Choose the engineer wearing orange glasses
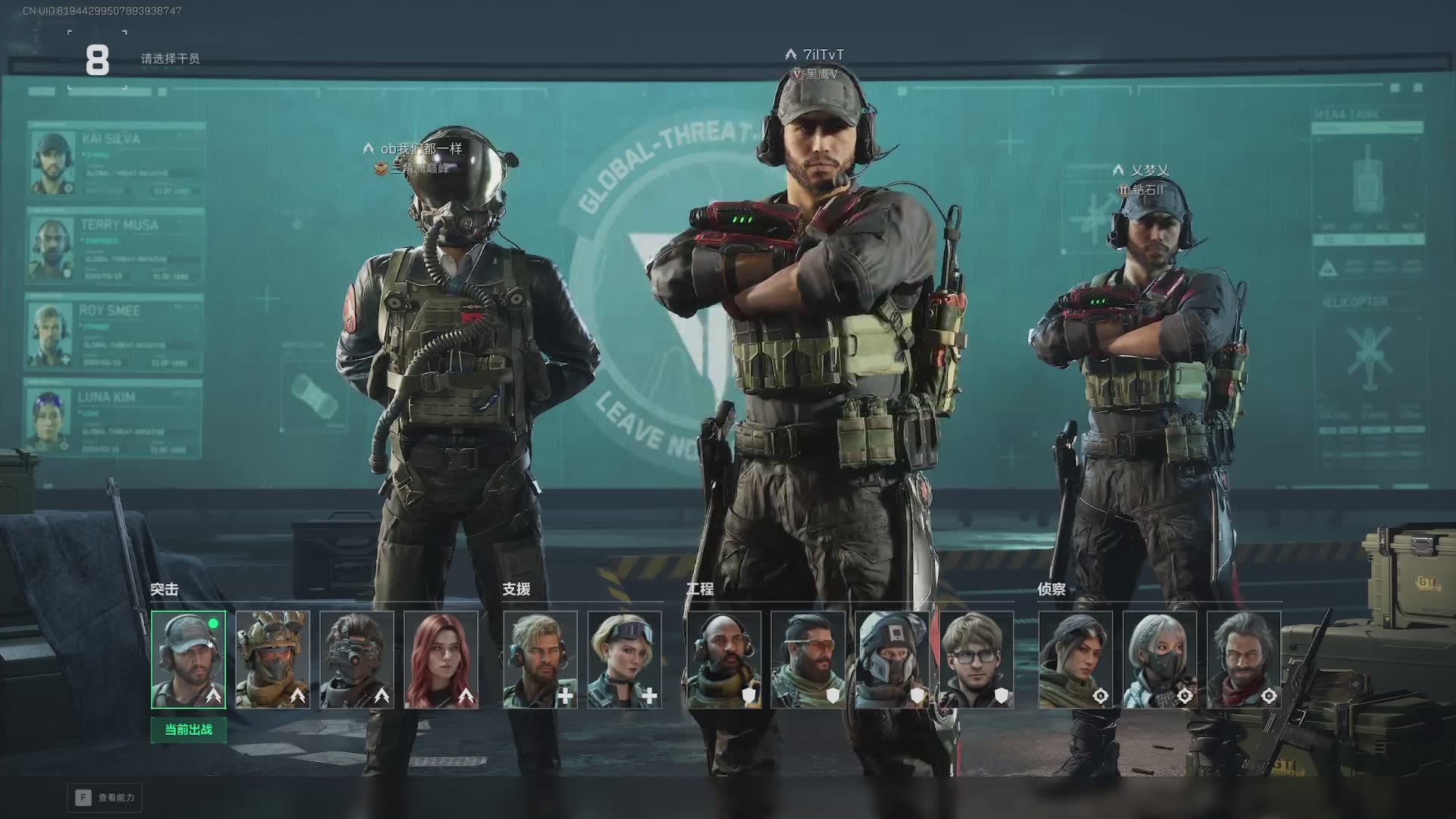The width and height of the screenshot is (1456, 819). (x=808, y=660)
